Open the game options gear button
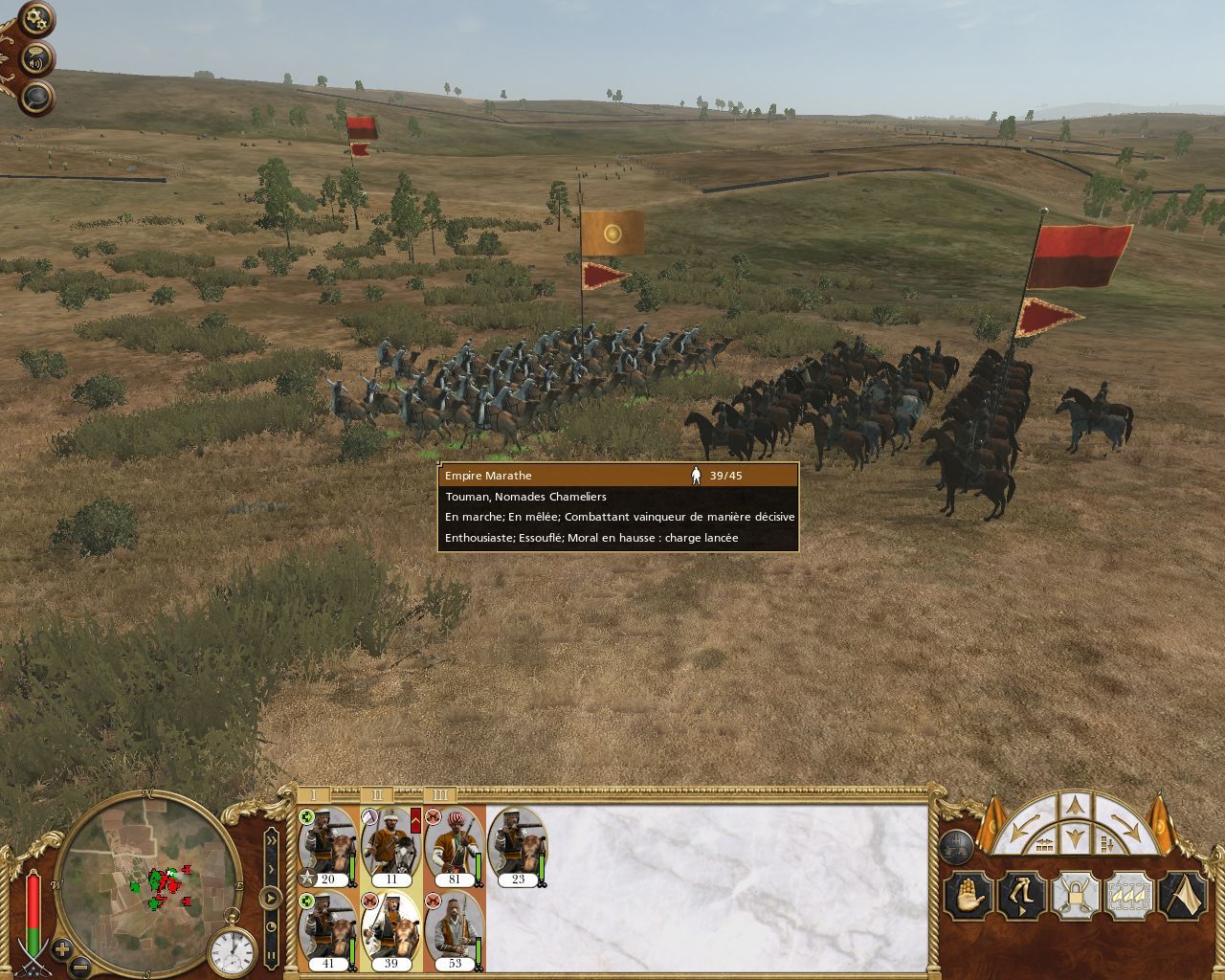The image size is (1225, 980). point(36,18)
